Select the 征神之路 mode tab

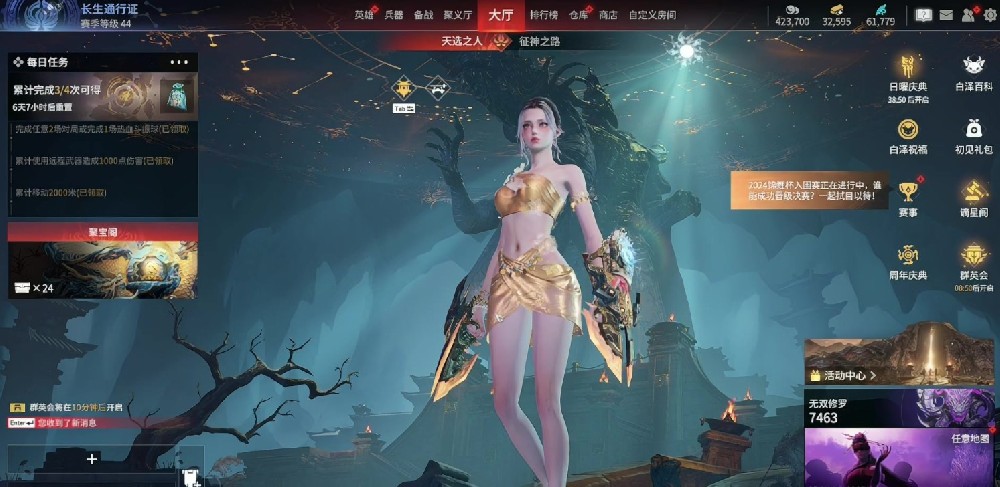pyautogui.click(x=539, y=41)
